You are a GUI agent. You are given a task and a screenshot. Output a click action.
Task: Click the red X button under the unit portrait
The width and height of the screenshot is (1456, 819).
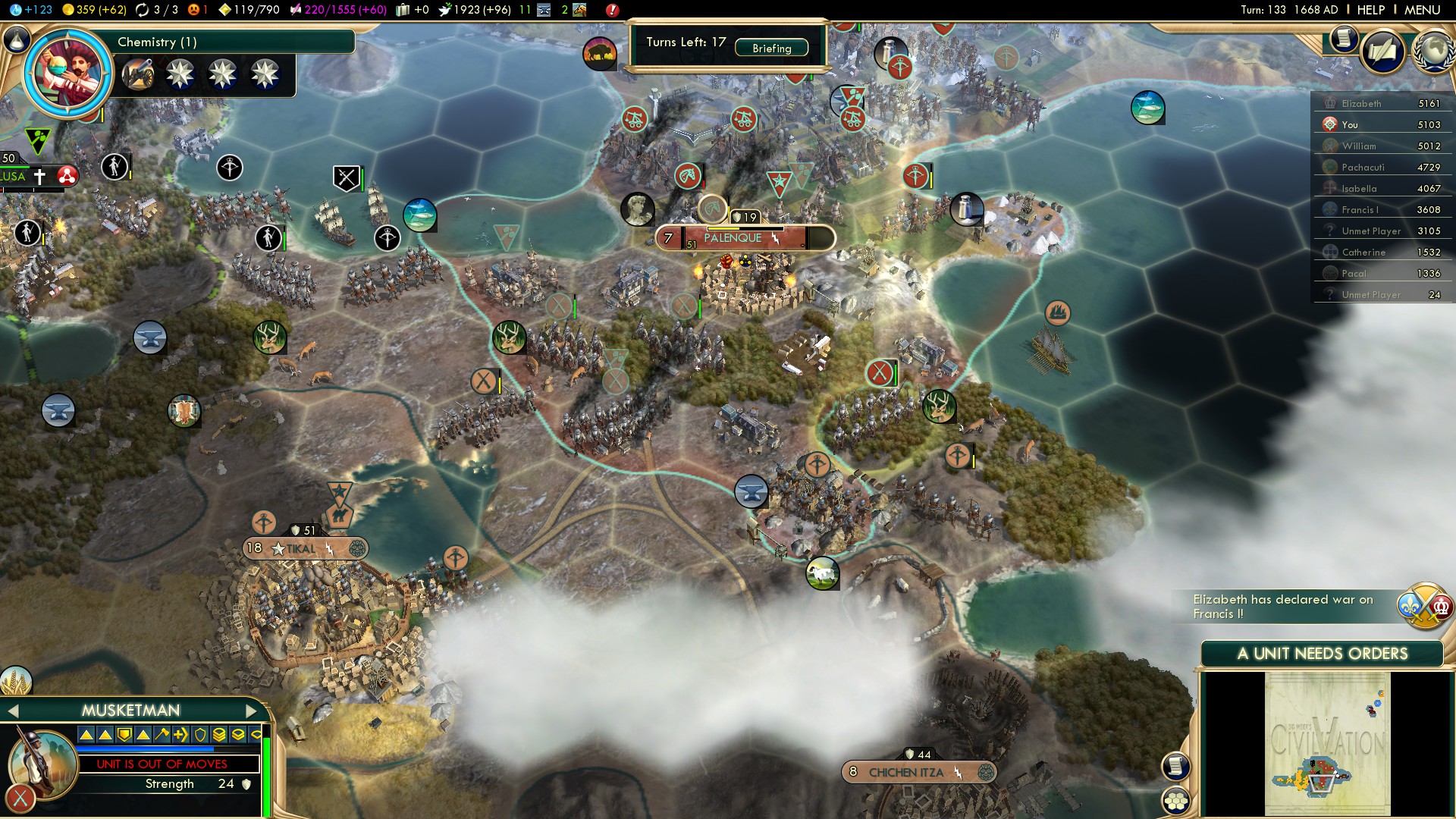(x=20, y=798)
